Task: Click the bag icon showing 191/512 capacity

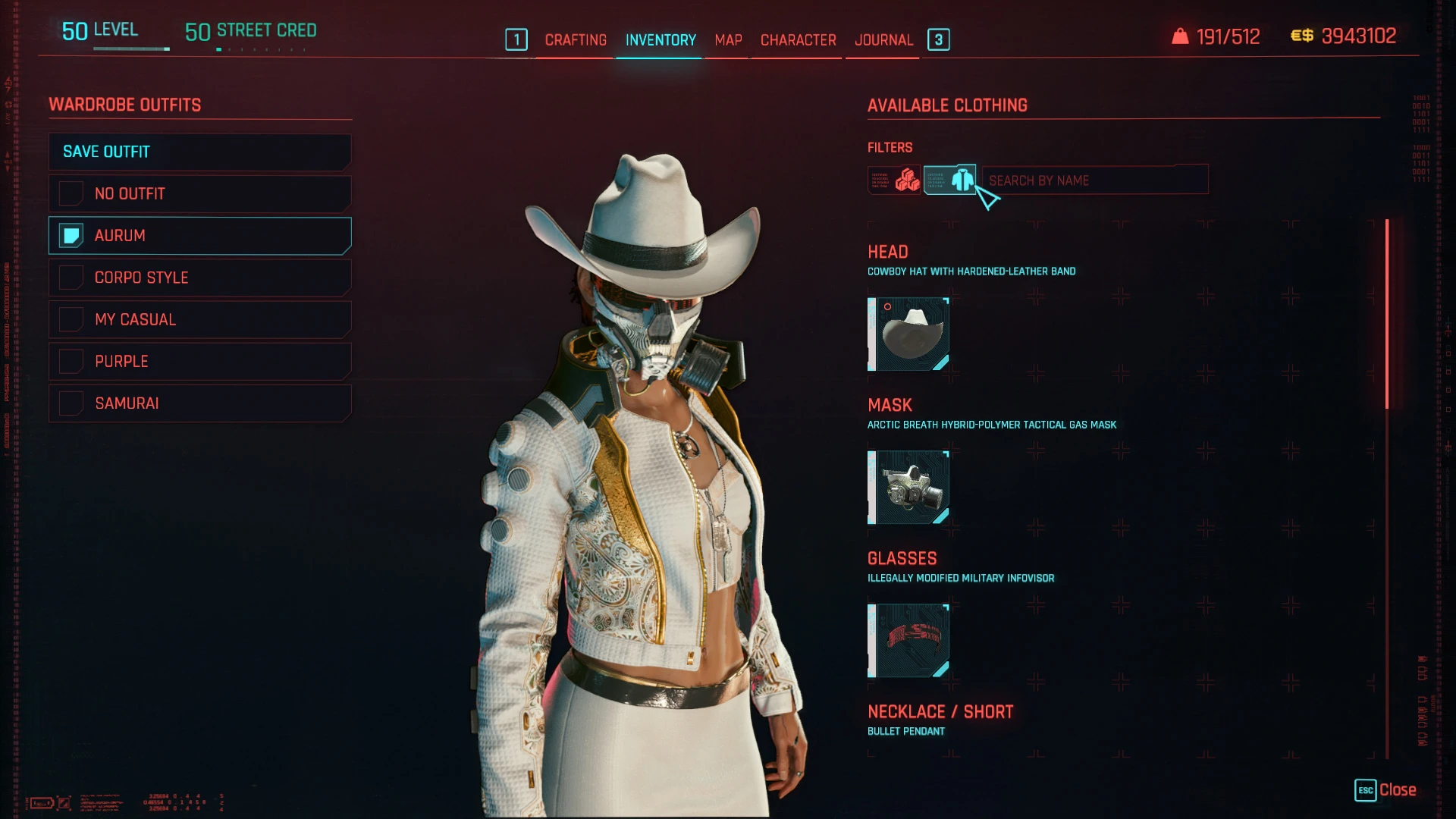Action: pyautogui.click(x=1180, y=35)
